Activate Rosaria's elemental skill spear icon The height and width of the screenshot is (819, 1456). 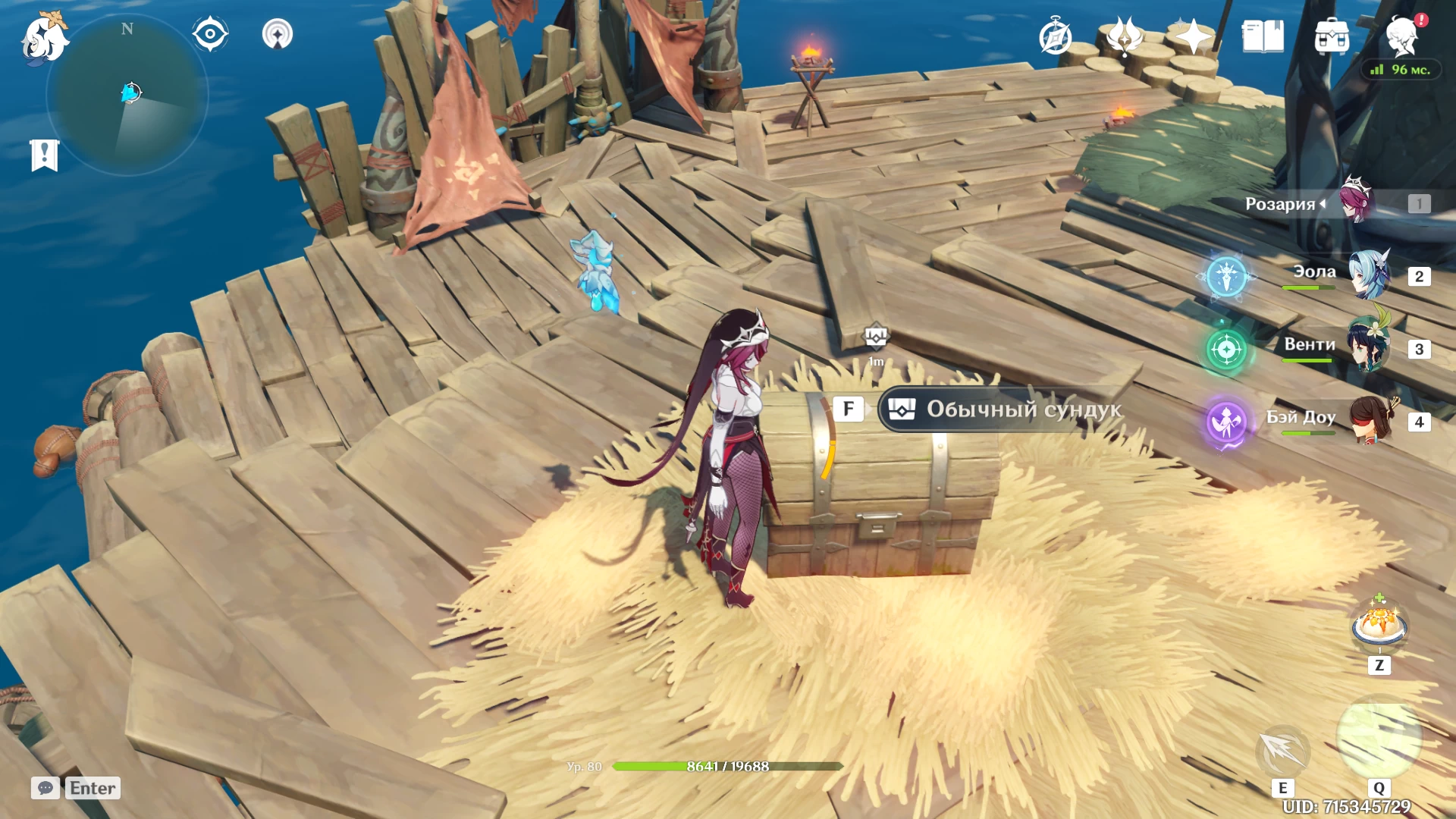tap(1282, 752)
